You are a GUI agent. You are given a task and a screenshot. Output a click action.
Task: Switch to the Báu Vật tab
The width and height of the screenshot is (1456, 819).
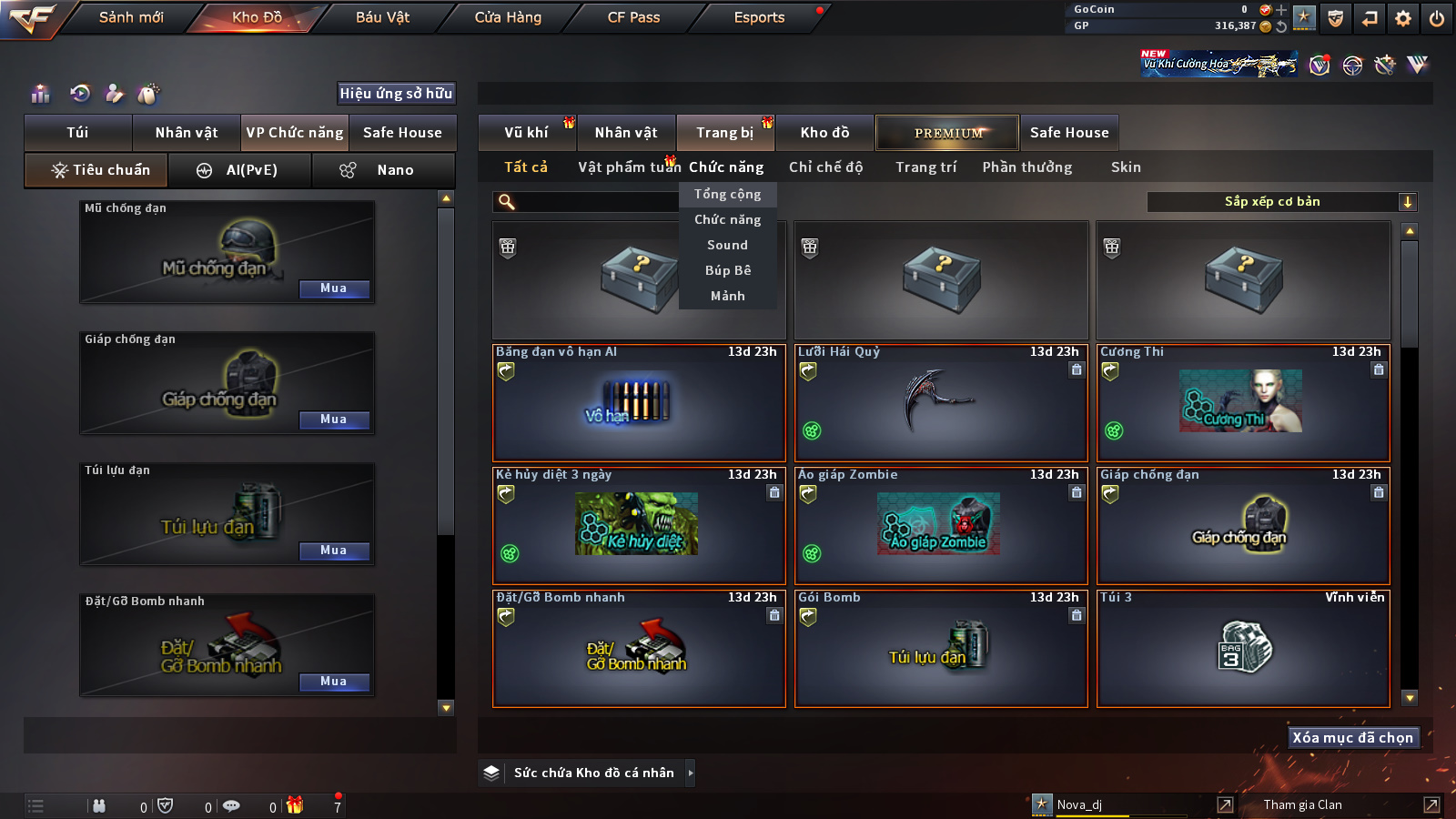(382, 17)
